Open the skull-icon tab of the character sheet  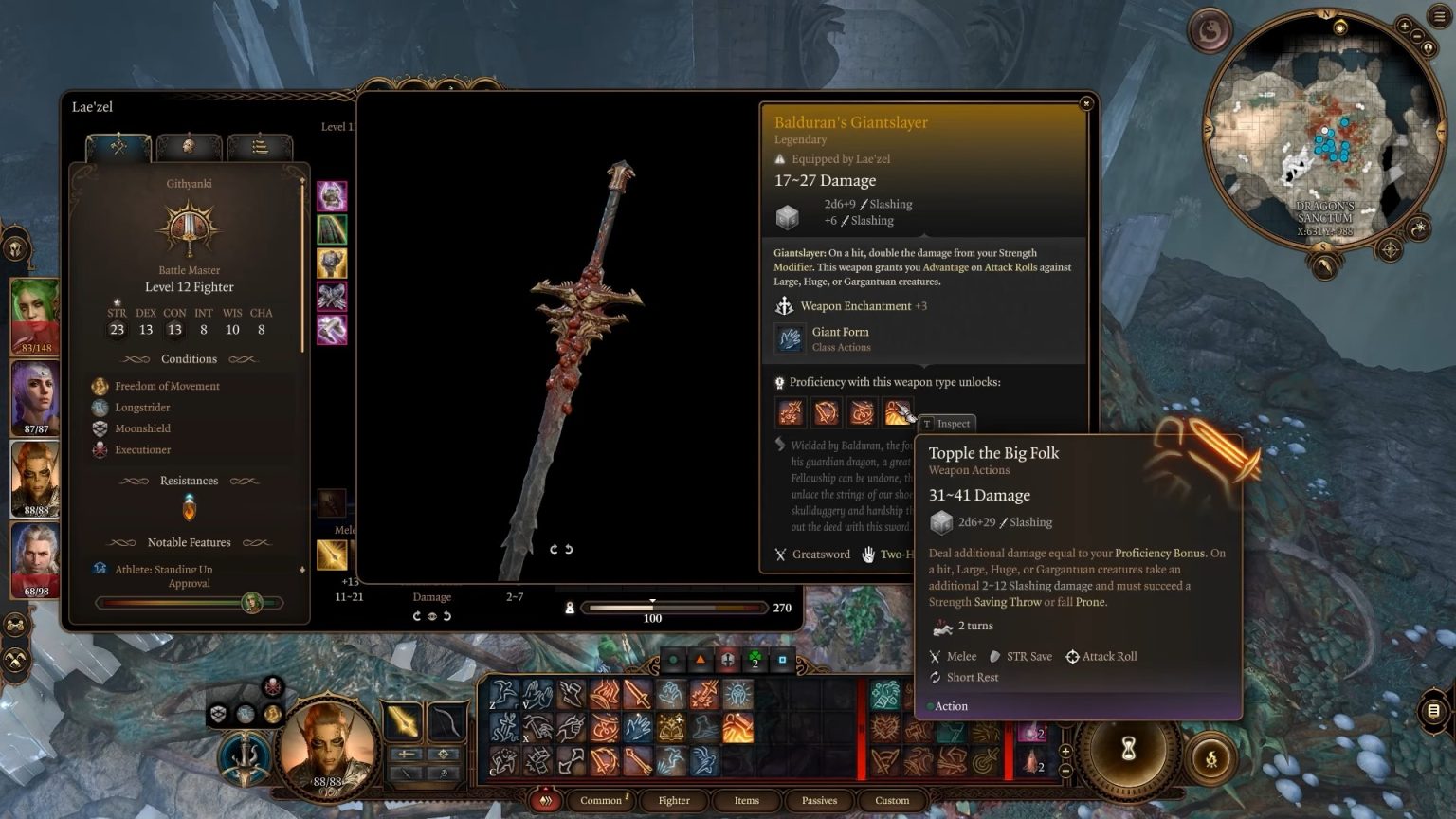pos(189,147)
